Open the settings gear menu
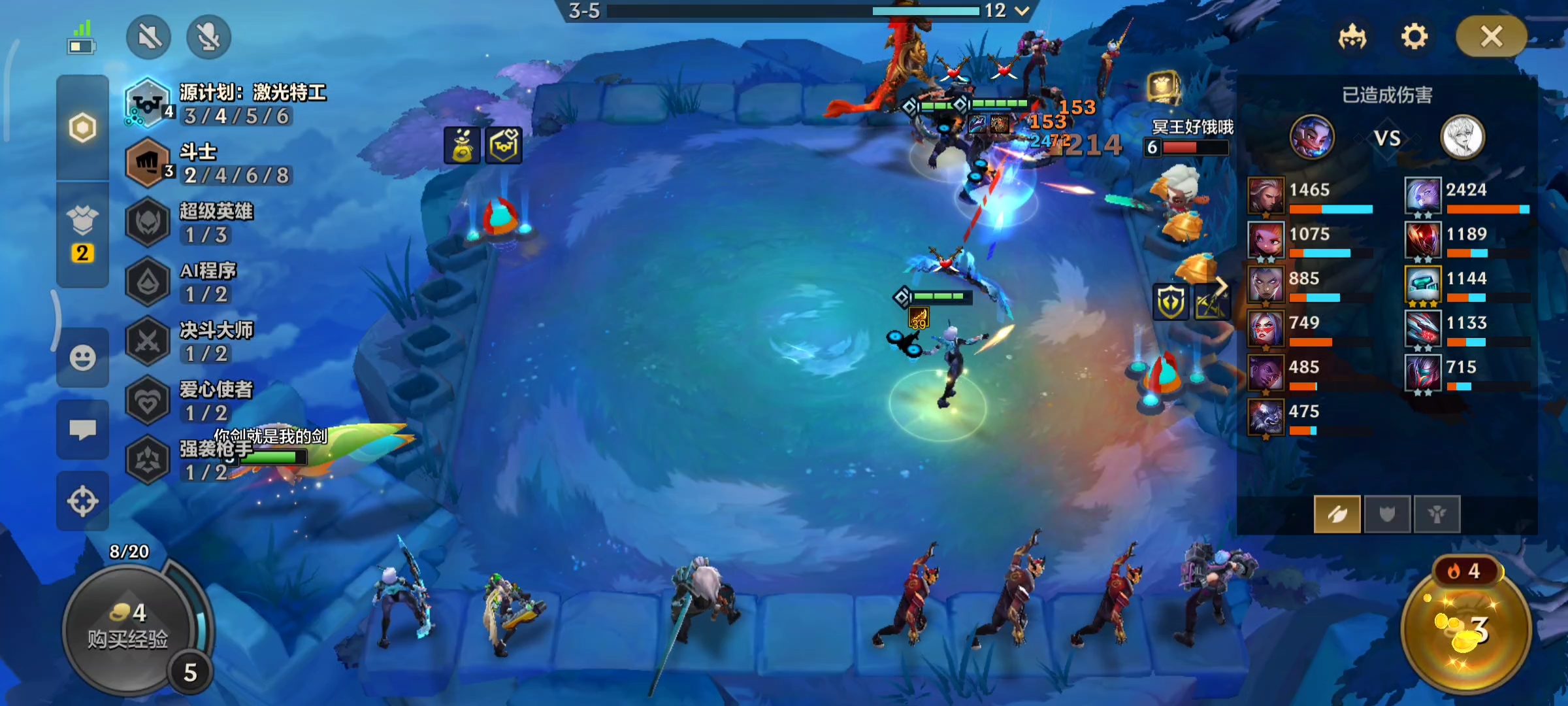The image size is (1568, 706). (x=1414, y=37)
